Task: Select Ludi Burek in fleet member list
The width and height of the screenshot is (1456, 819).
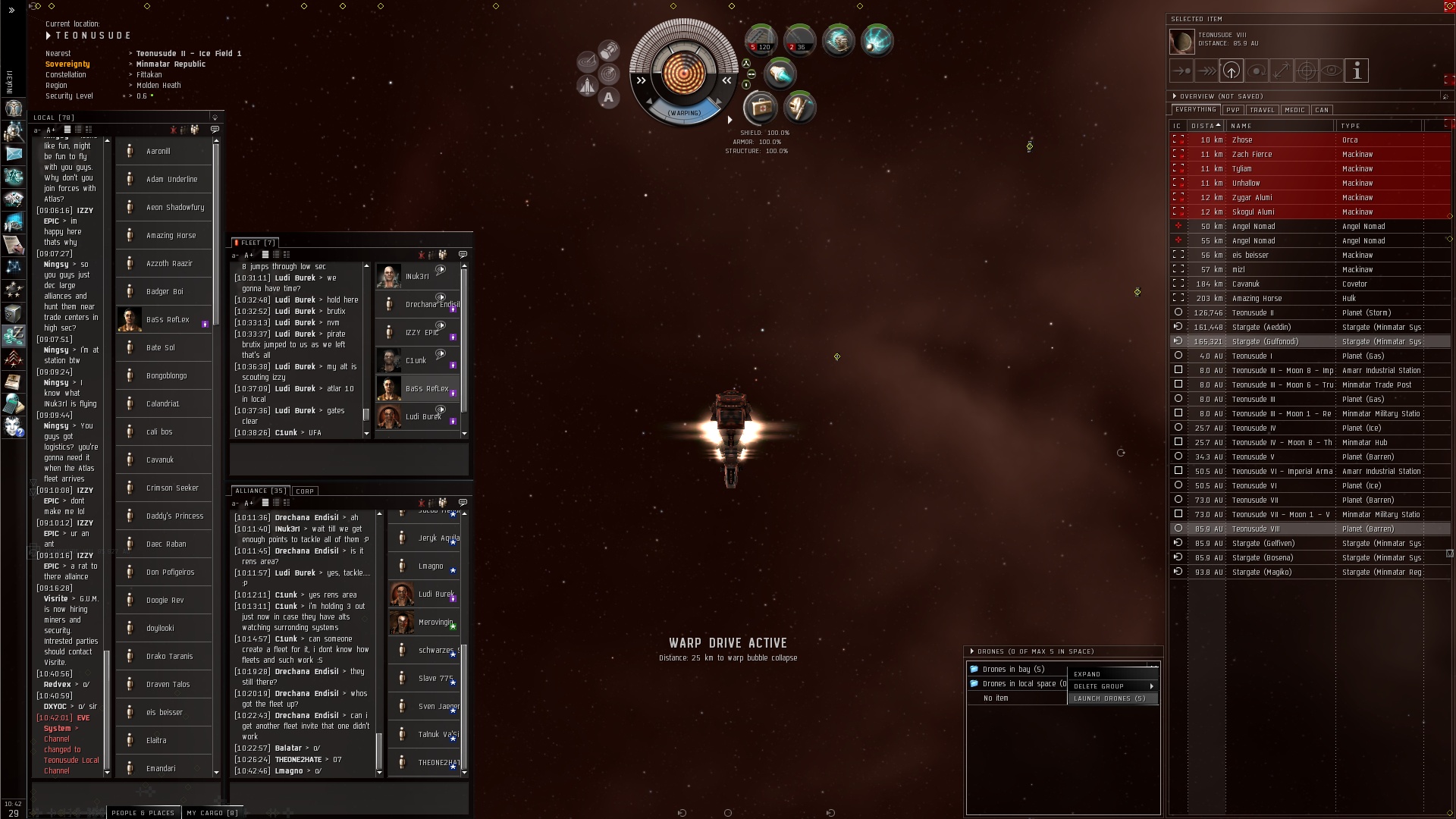Action: tap(422, 416)
